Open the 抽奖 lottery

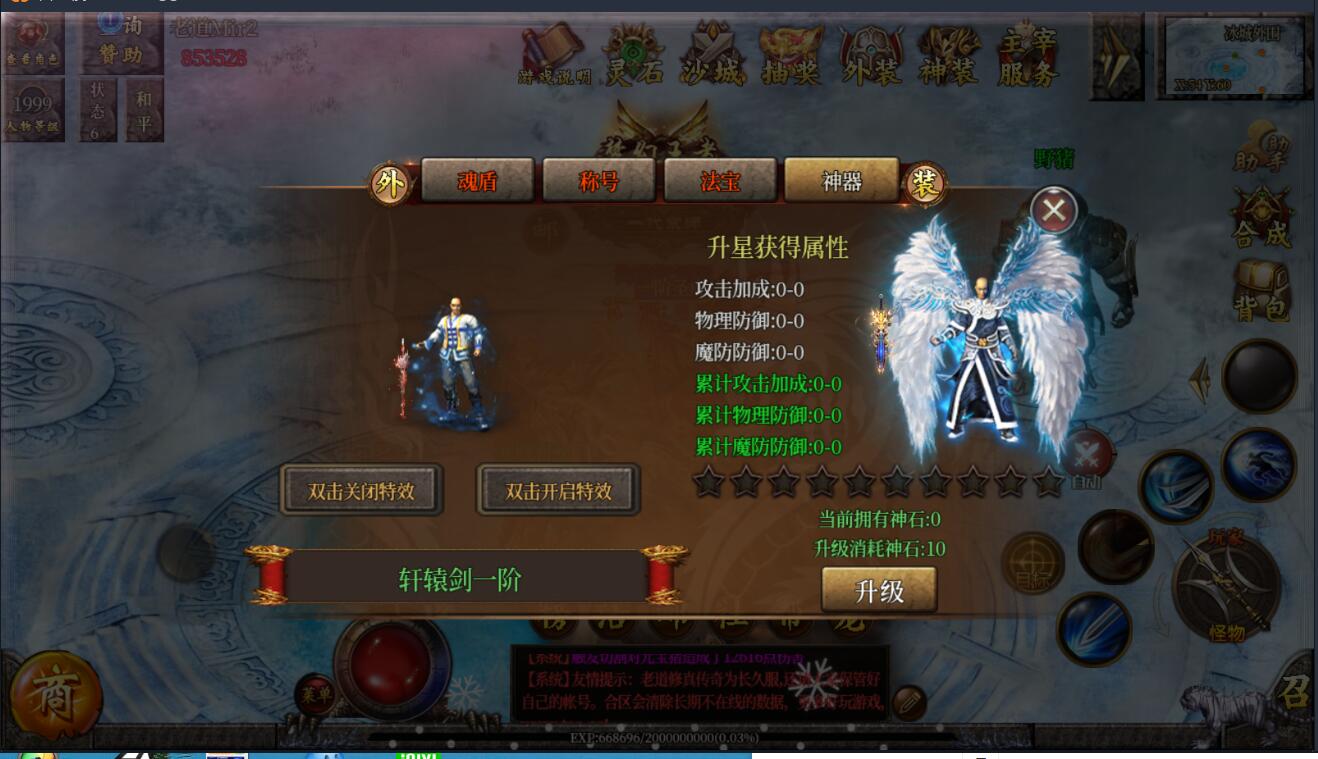[x=791, y=57]
